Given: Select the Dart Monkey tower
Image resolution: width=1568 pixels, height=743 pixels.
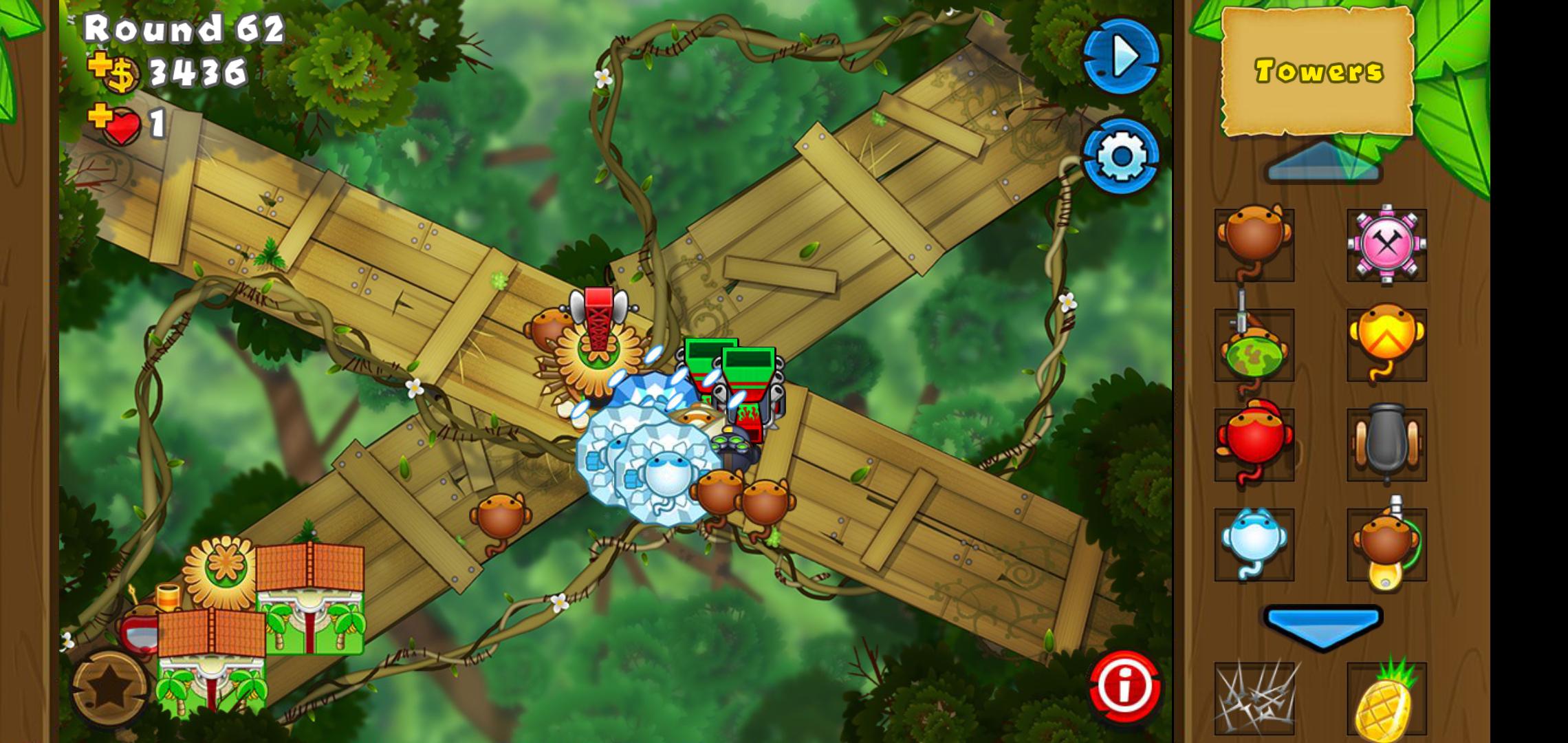Looking at the screenshot, I should pyautogui.click(x=1254, y=244).
